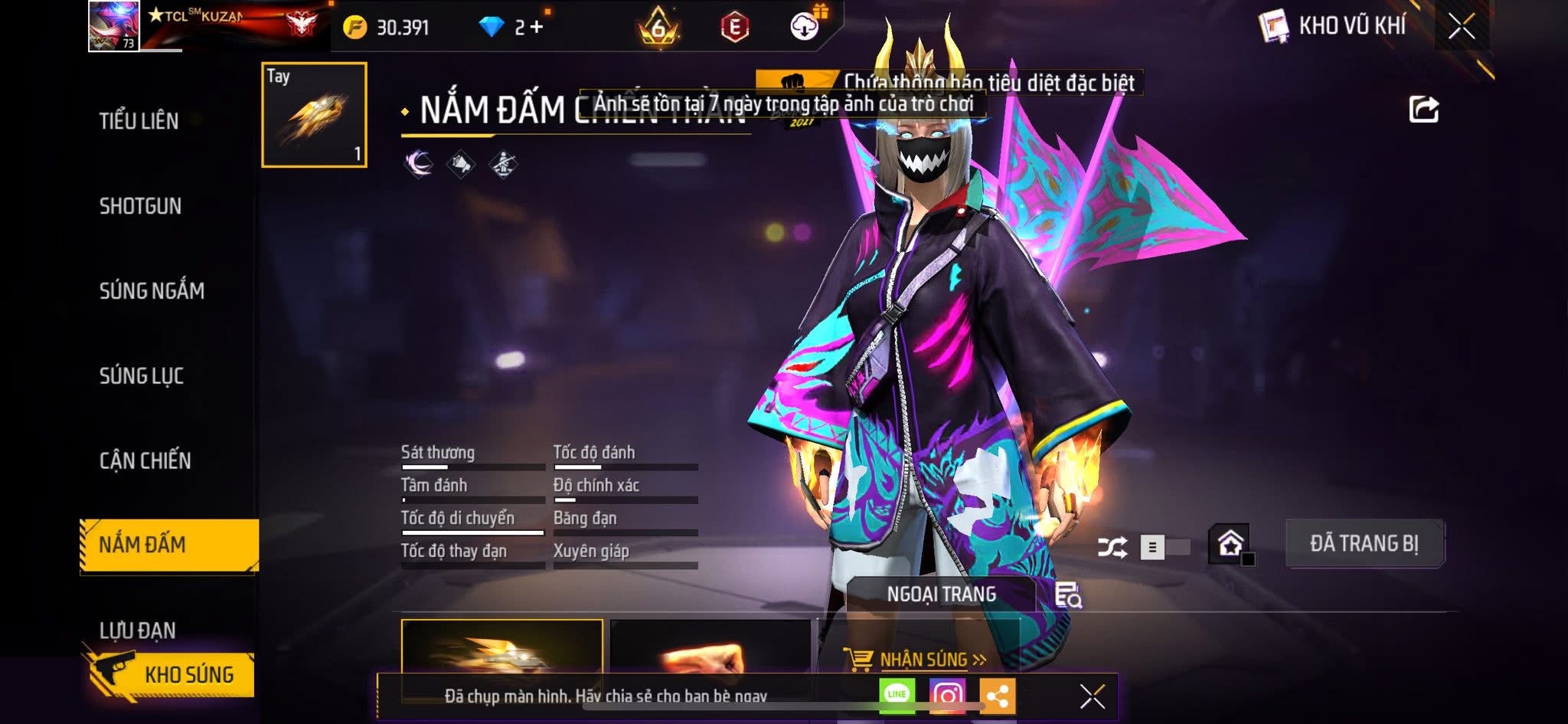Switch to the TIỂU LIÊN weapon category
The width and height of the screenshot is (1568, 724).
click(x=139, y=121)
